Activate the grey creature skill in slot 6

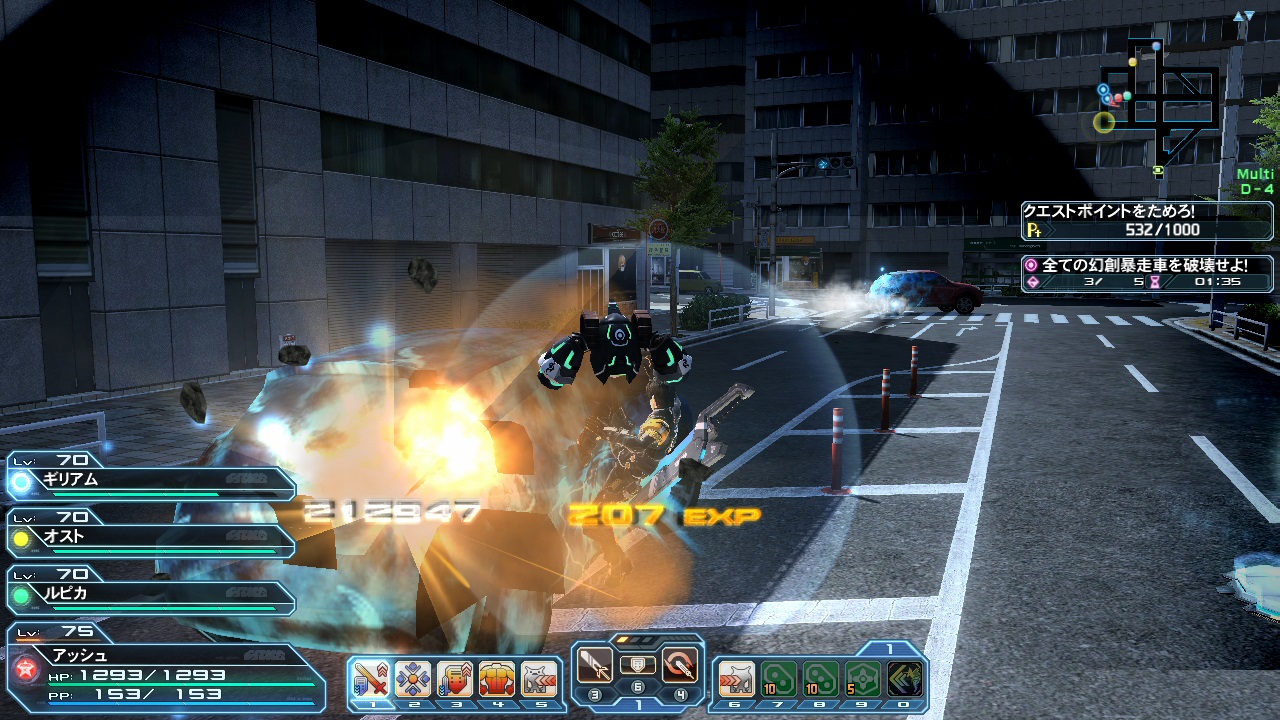click(737, 680)
